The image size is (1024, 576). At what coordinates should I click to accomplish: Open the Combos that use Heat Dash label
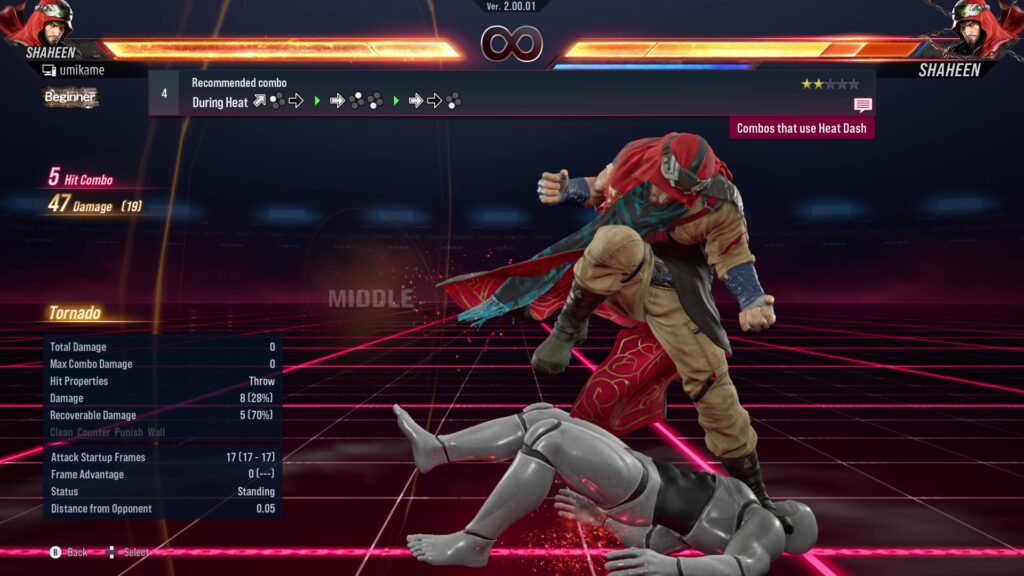click(x=801, y=128)
